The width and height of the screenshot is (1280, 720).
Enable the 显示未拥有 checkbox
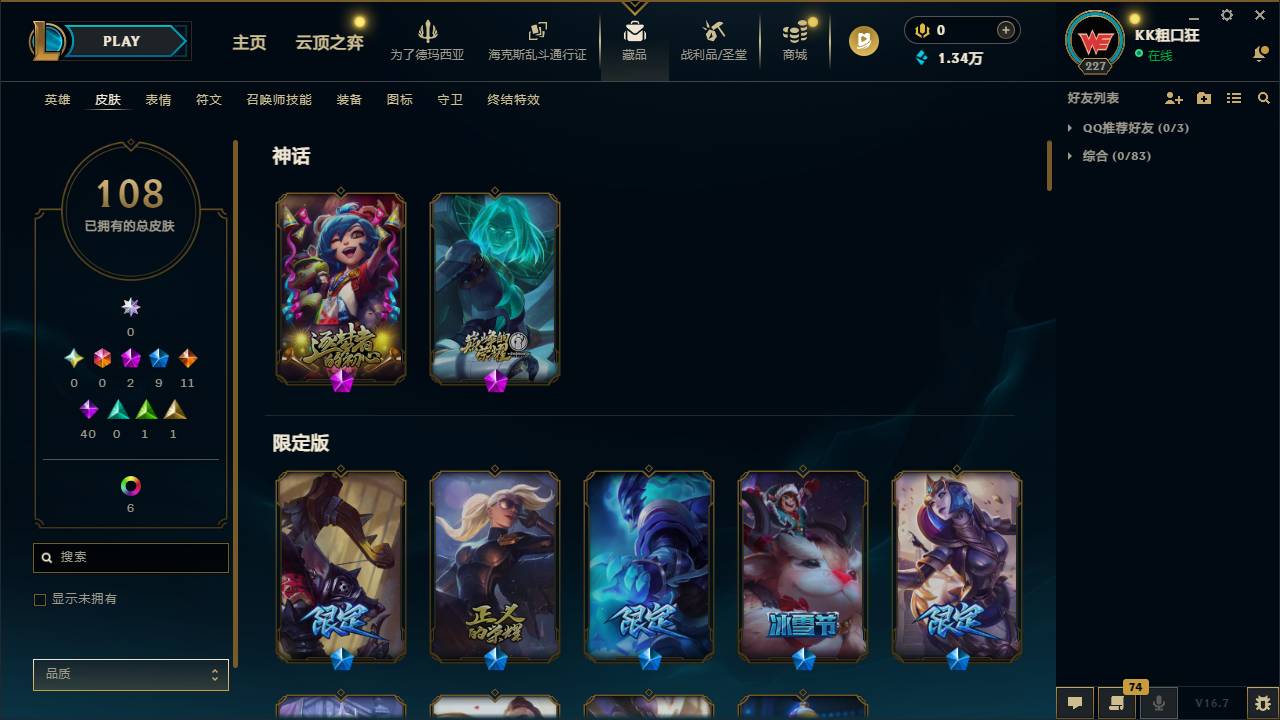pyautogui.click(x=40, y=599)
